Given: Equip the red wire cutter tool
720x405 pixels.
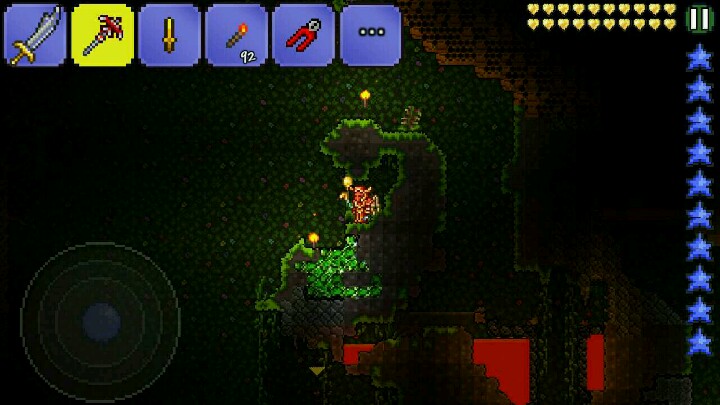Looking at the screenshot, I should pos(303,35).
